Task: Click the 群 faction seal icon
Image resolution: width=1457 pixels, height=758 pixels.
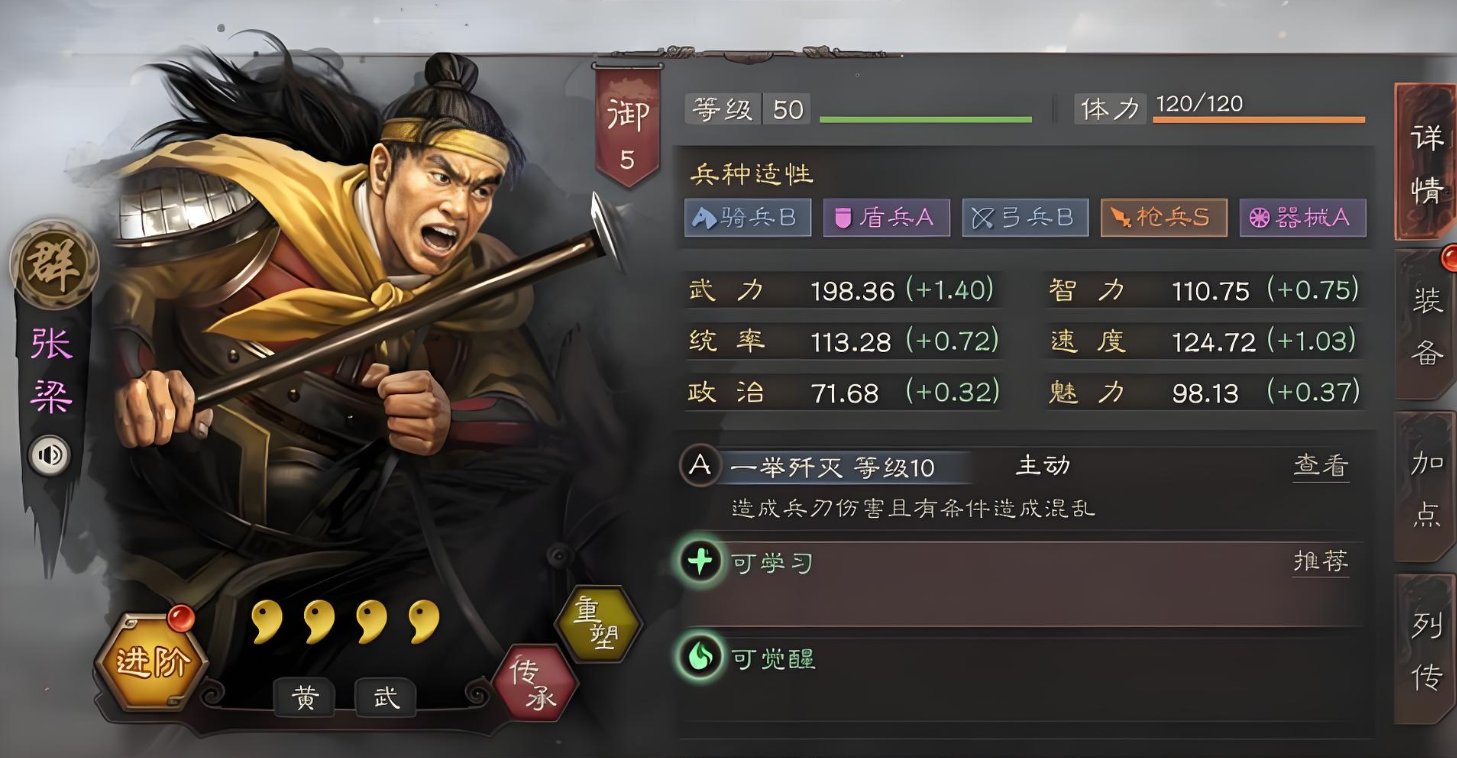Action: point(53,266)
